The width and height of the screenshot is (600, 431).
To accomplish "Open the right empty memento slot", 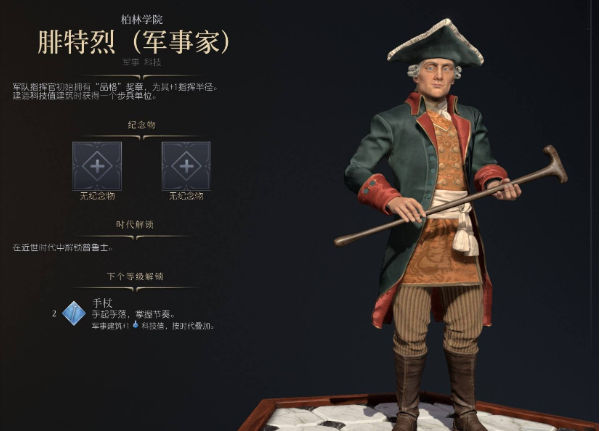I will [186, 165].
